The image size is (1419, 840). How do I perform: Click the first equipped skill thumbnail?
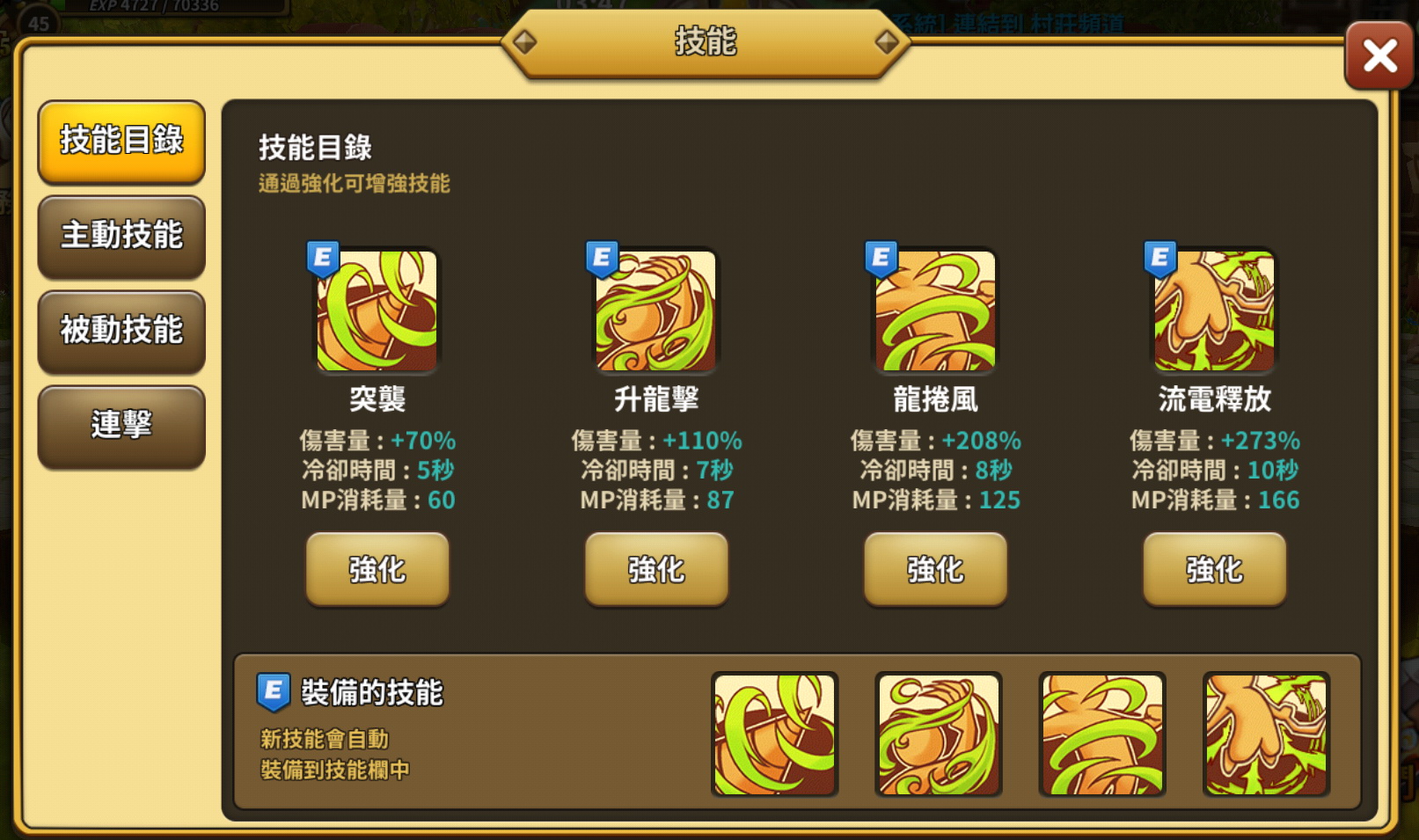[x=774, y=735]
